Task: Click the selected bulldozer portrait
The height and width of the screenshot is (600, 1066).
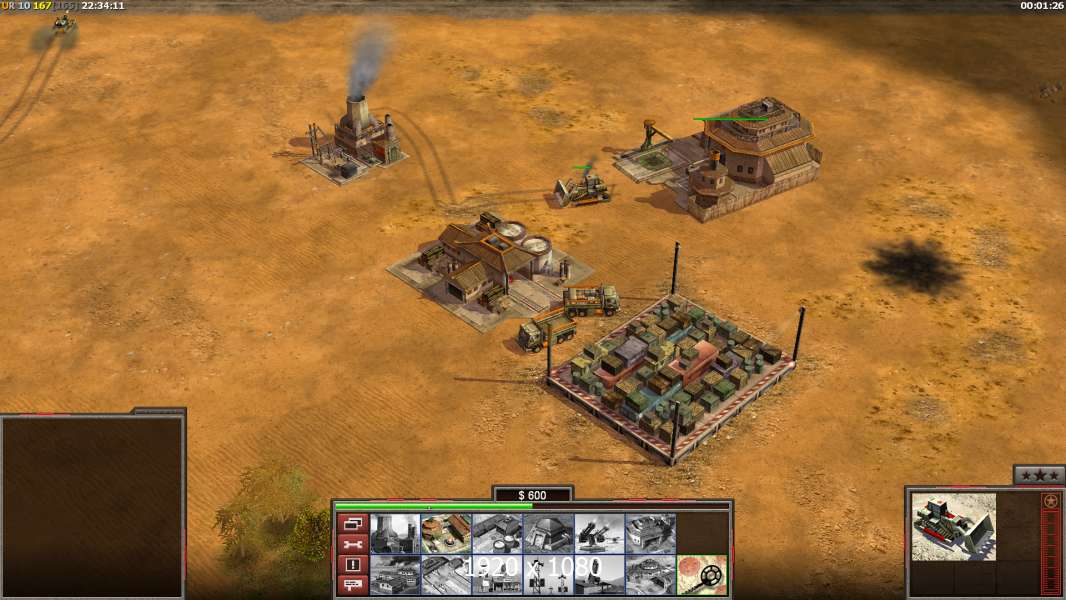Action: pyautogui.click(x=953, y=525)
